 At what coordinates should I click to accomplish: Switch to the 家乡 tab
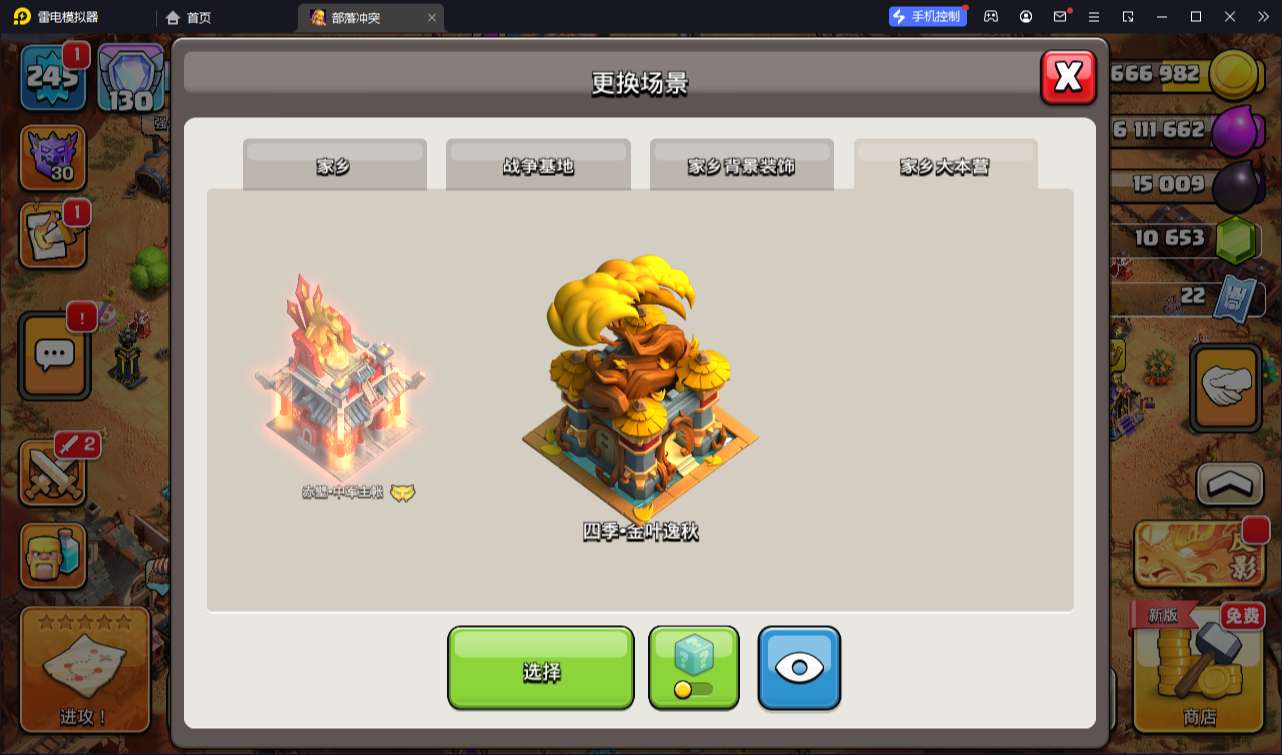tap(334, 165)
